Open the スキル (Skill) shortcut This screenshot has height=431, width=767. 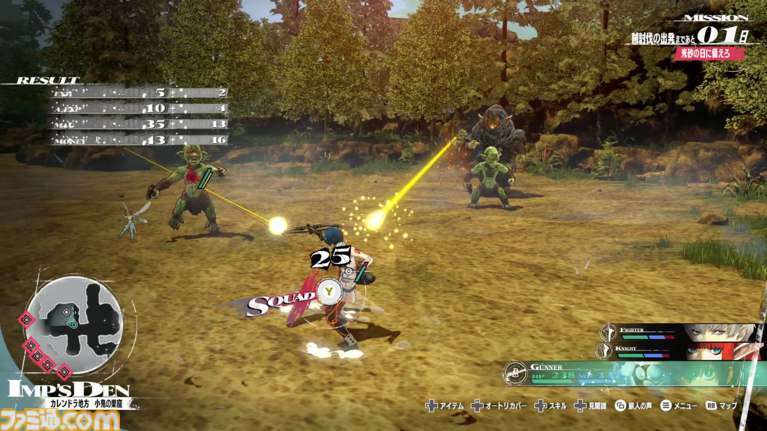coord(556,406)
